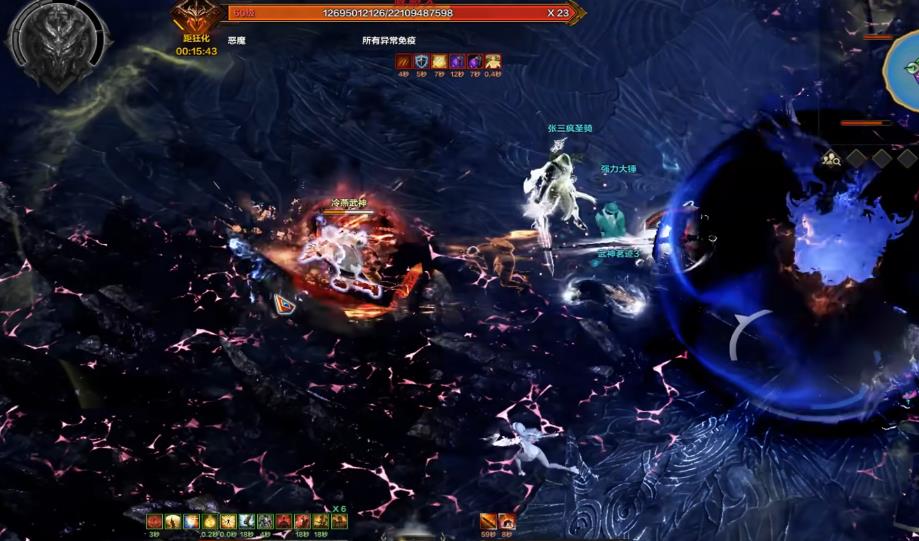The image size is (919, 541).
Task: Select the red claw-slash debuff icon
Action: tap(404, 62)
